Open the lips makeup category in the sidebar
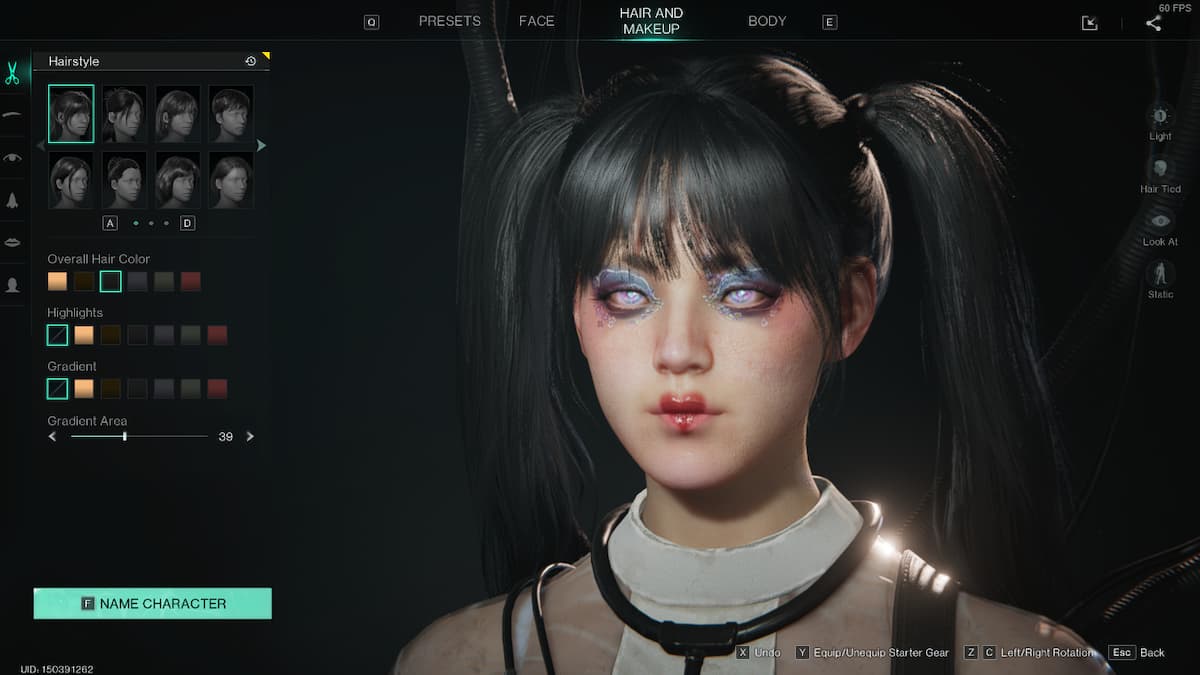Screen dimensions: 1200x675 (x=13, y=242)
